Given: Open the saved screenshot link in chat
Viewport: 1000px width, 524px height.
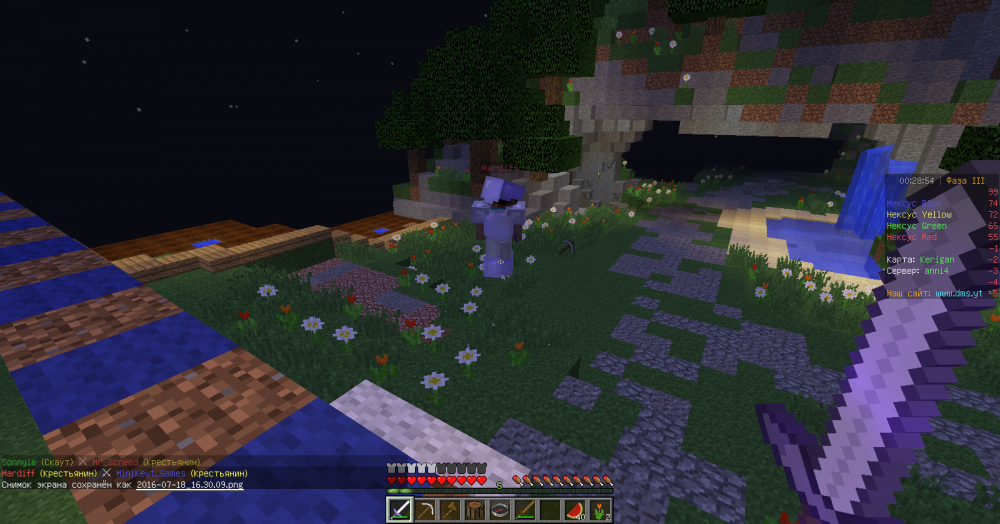Looking at the screenshot, I should (x=188, y=484).
